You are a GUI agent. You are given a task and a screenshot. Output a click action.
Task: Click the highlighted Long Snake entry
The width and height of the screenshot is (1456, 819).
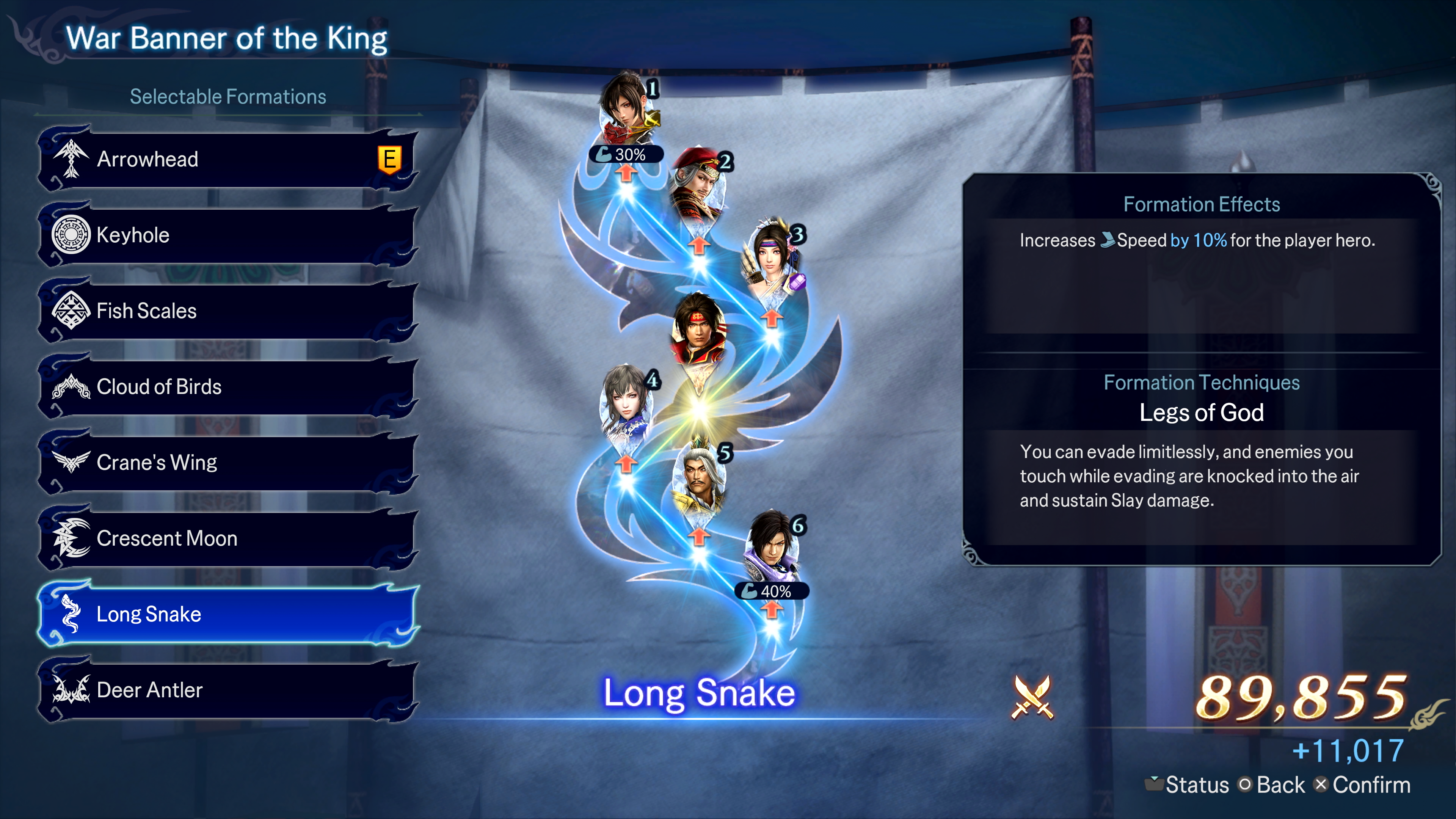226,614
